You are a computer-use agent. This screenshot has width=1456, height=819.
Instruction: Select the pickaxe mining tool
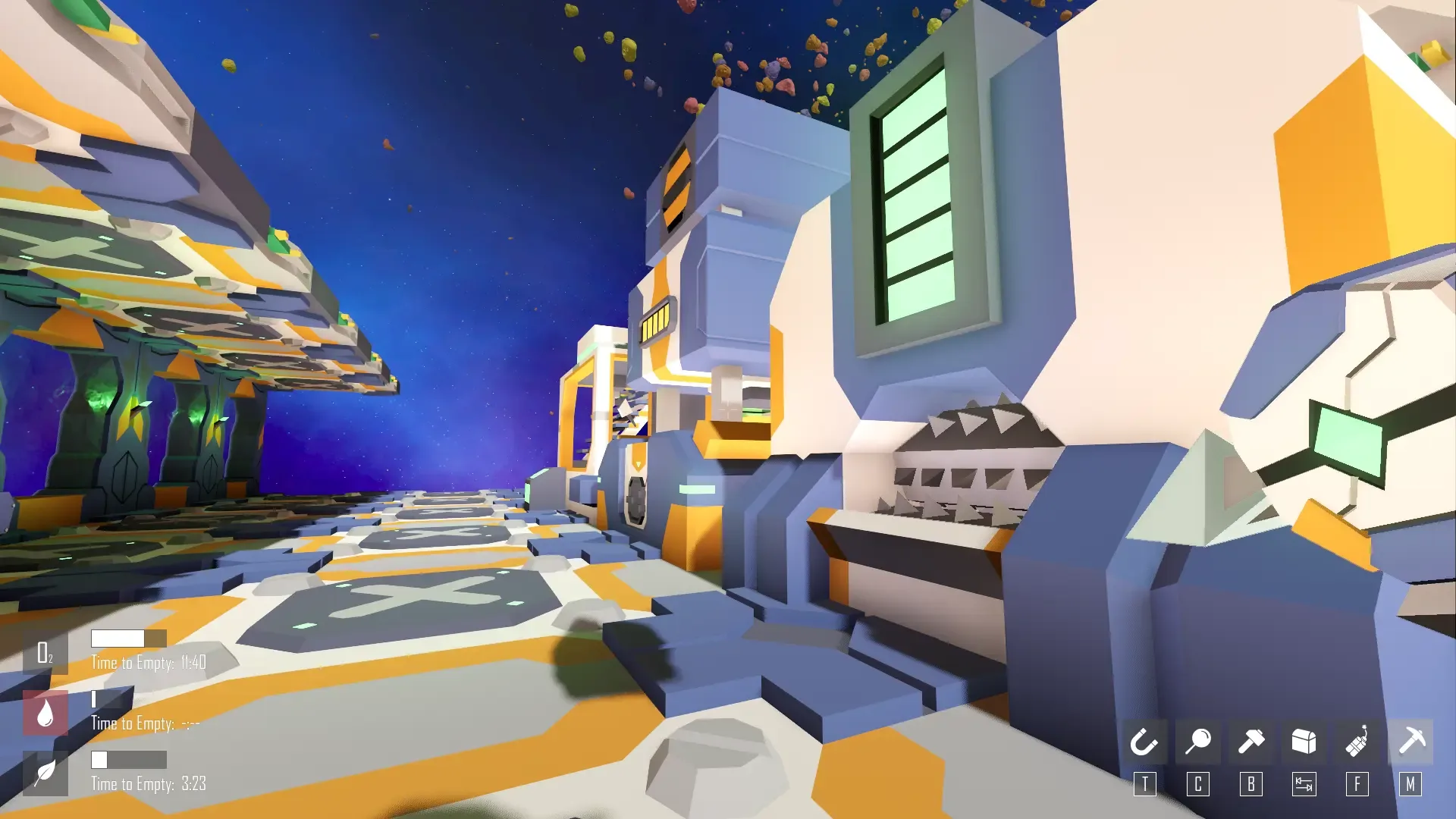[x=1410, y=742]
